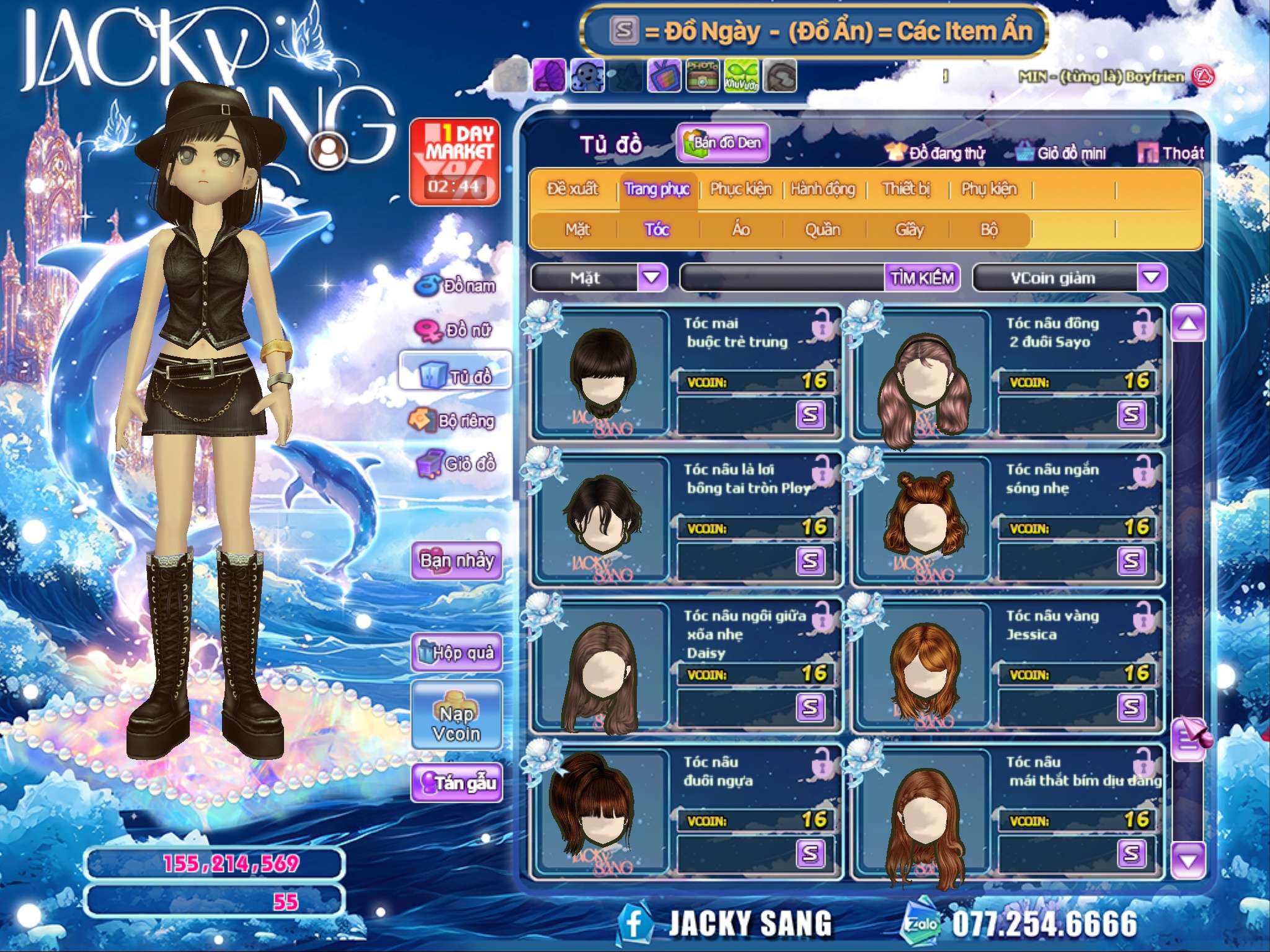Open the Hộp quà gift box
The width and height of the screenshot is (1270, 952).
457,652
